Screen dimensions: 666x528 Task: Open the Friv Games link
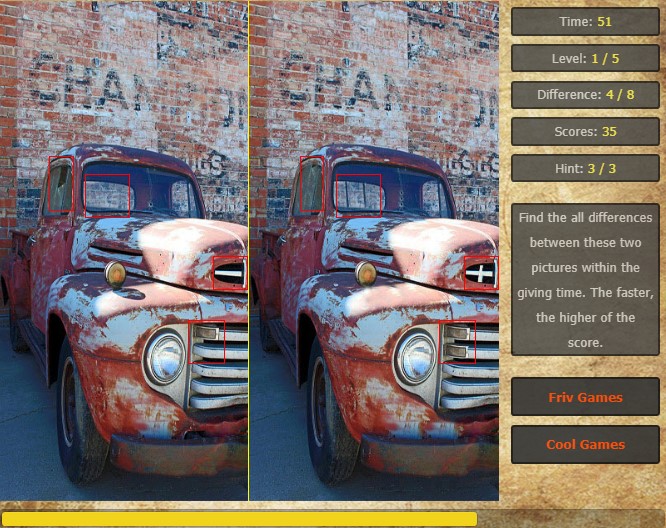coord(585,397)
